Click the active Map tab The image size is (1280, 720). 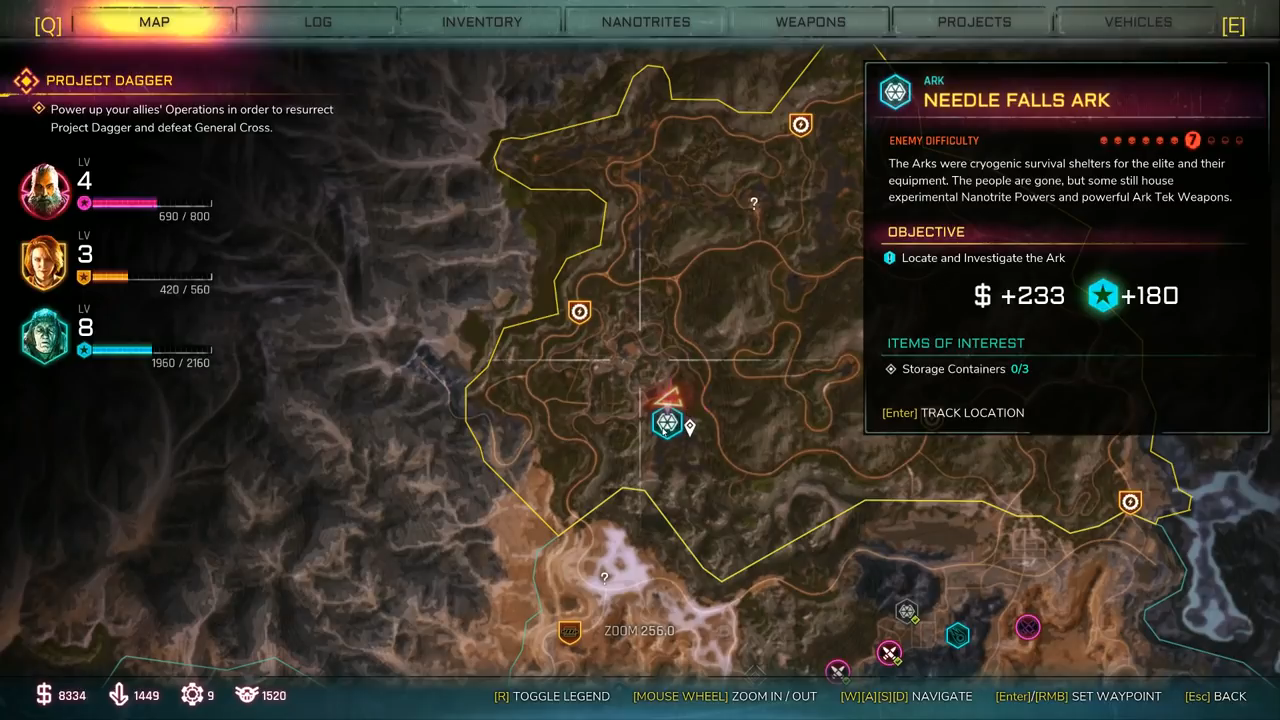point(154,22)
